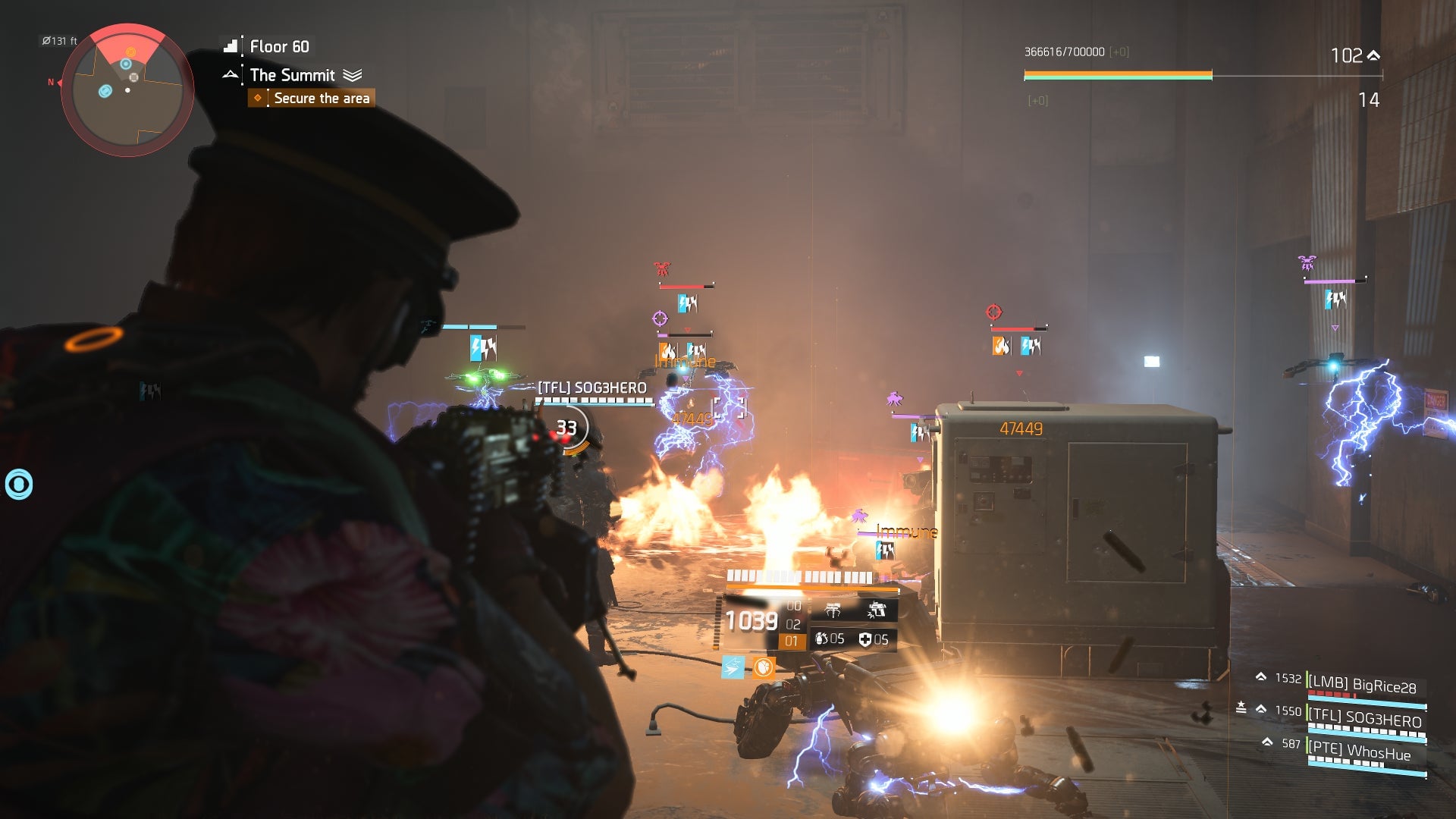Screen dimensions: 1456x819
Task: Toggle the highlighted 01 magazine slot
Action: 791,641
